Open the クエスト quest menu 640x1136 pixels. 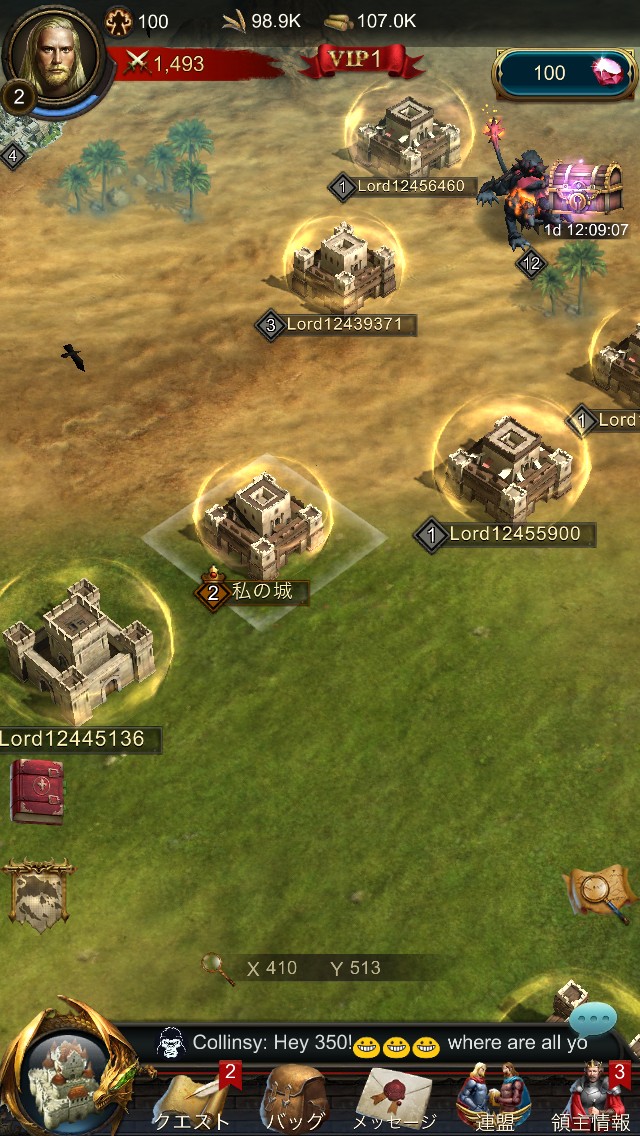pyautogui.click(x=192, y=1098)
